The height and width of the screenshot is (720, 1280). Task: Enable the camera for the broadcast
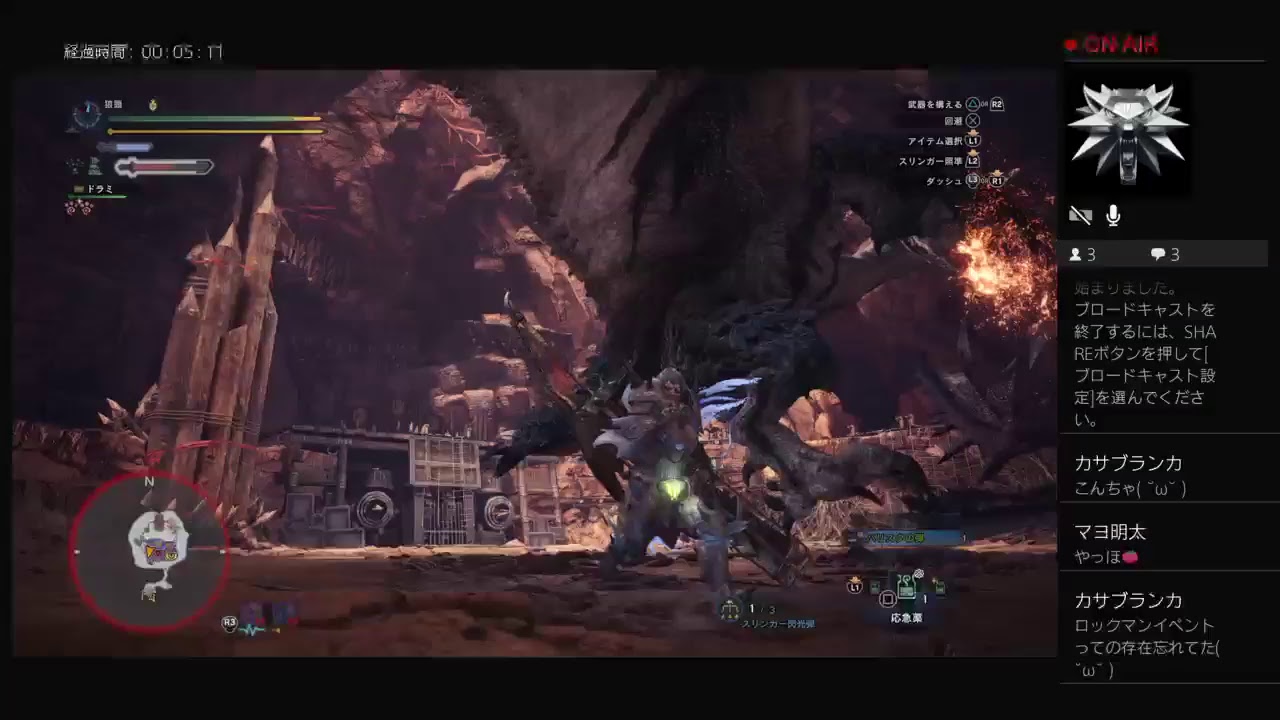point(1081,215)
